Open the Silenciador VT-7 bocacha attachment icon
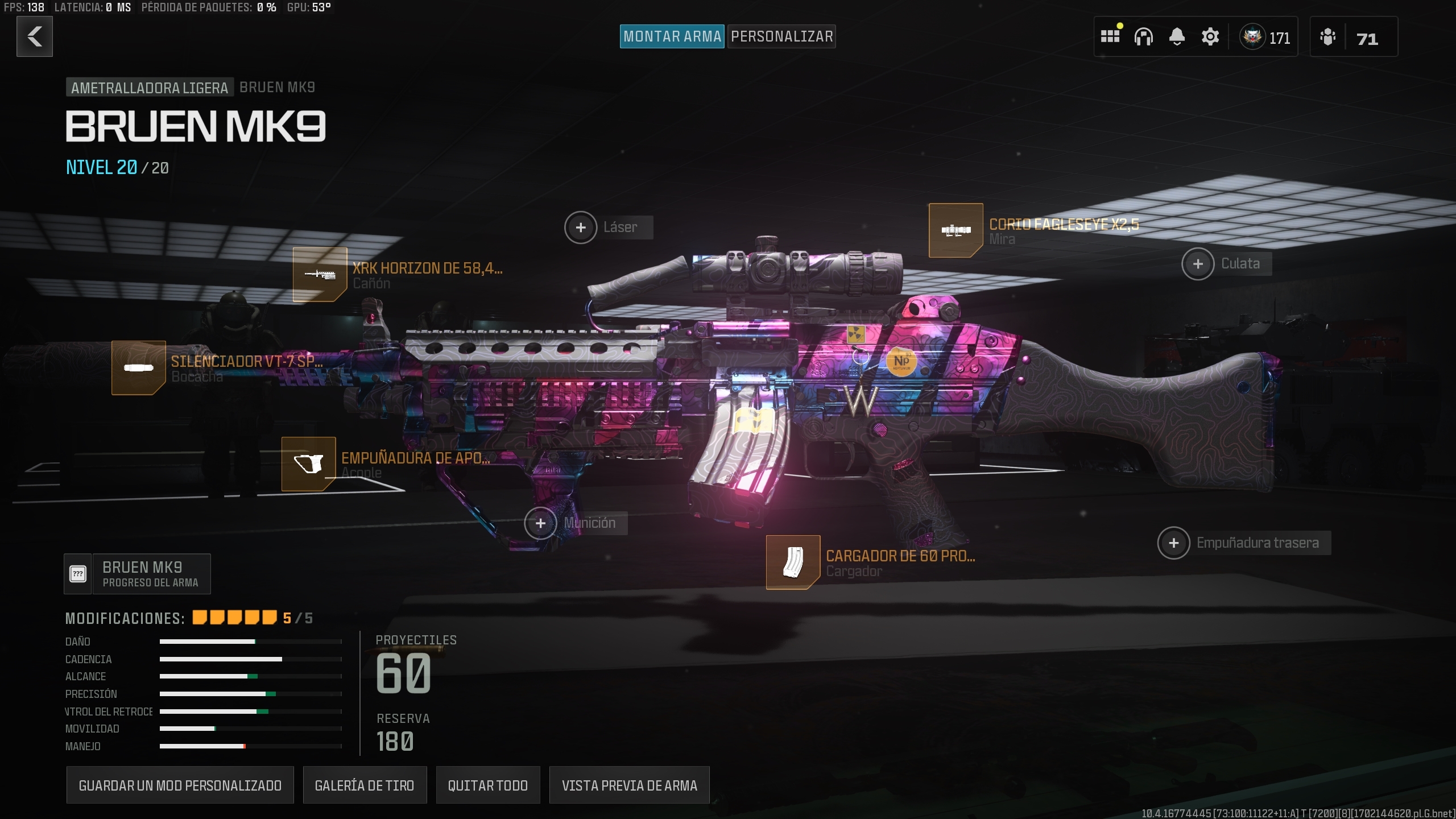Screen dimensions: 1456x819 138,369
